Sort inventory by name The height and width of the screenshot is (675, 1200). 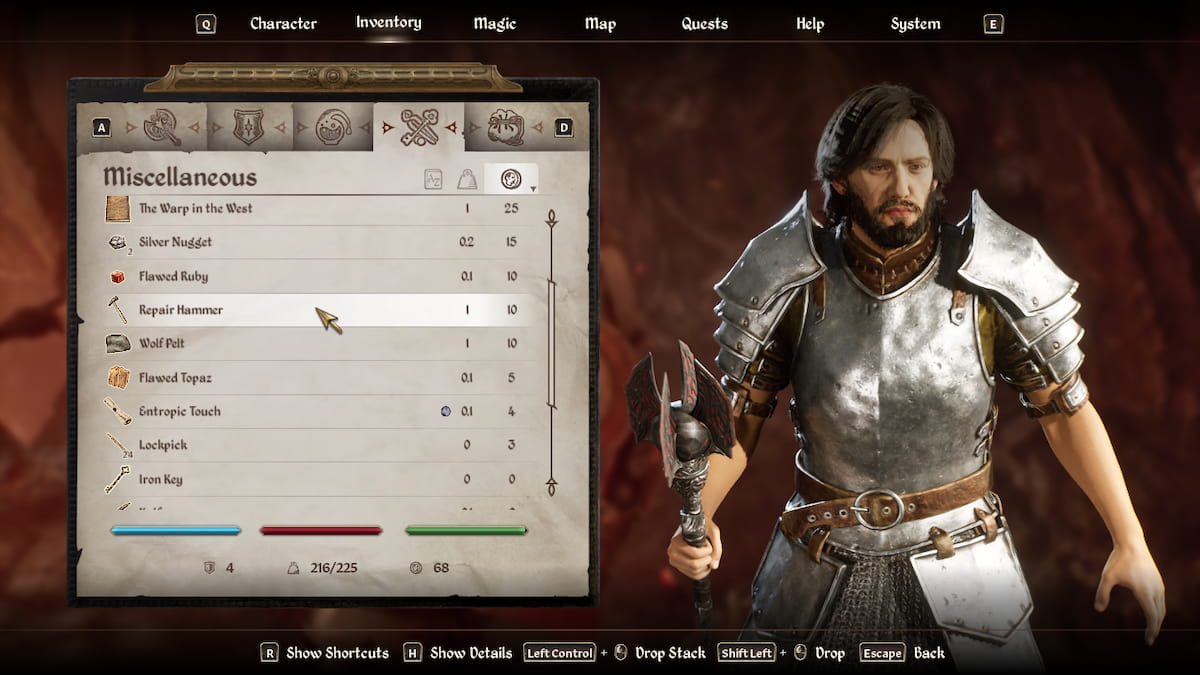433,180
